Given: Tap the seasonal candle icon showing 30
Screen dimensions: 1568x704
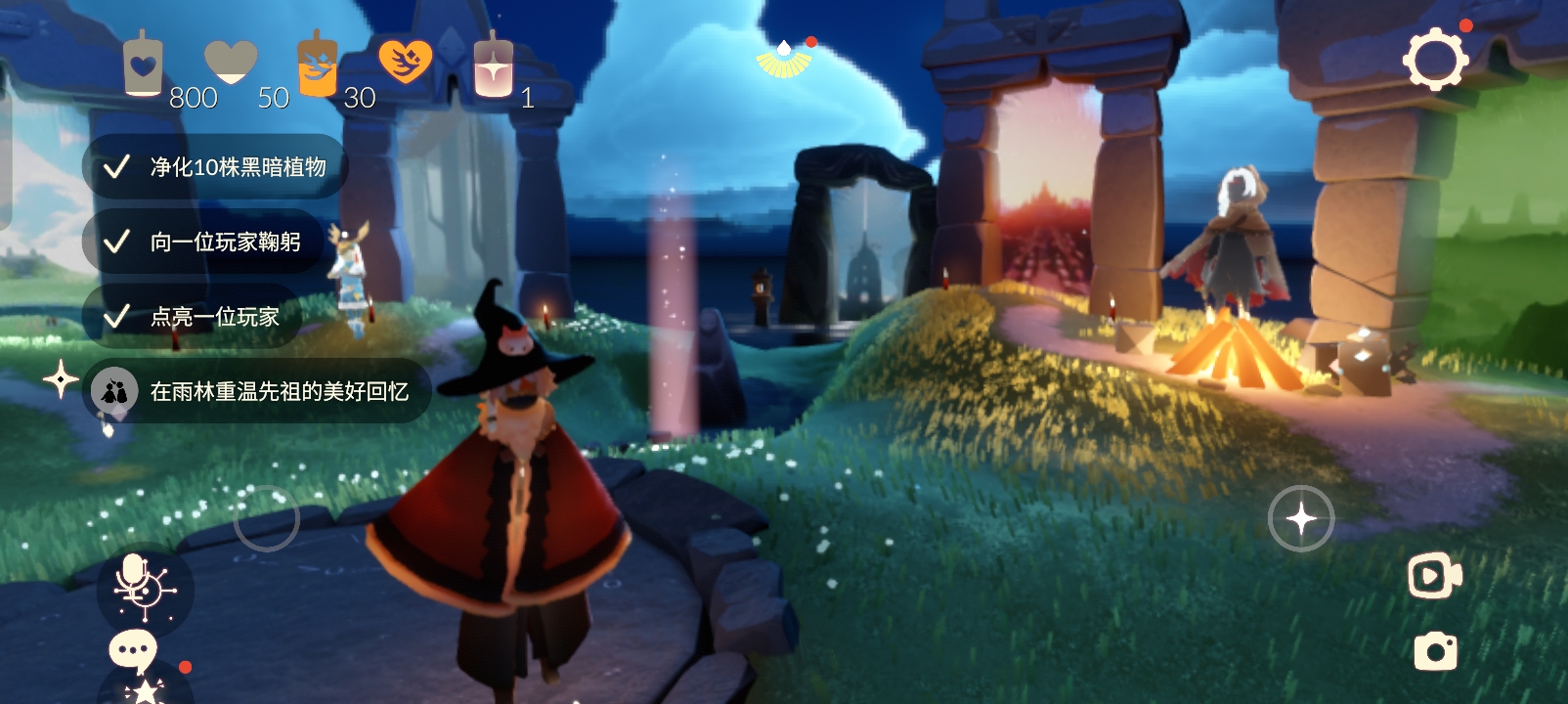Looking at the screenshot, I should 316,62.
